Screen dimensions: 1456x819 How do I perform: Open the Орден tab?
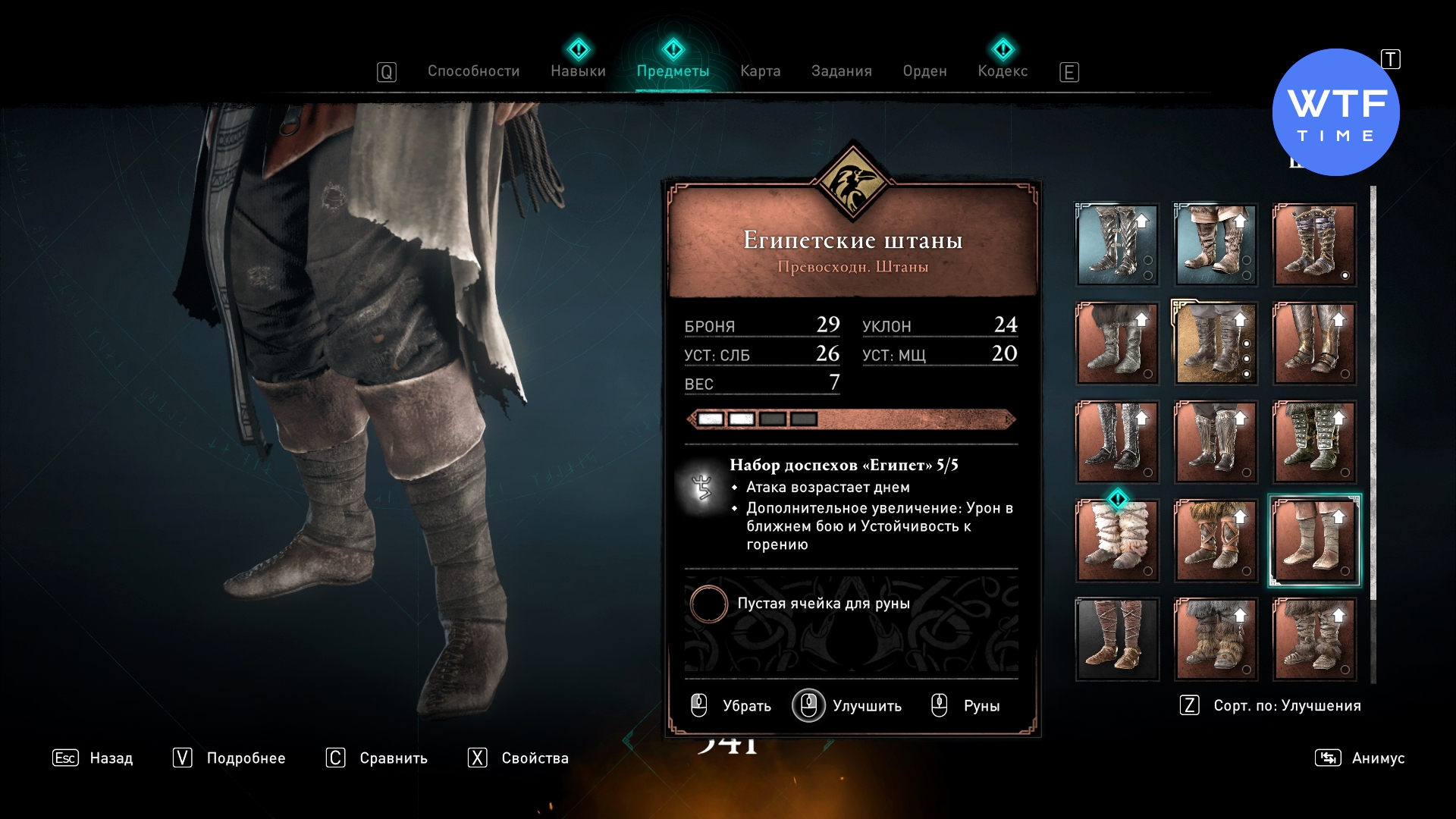coord(924,71)
